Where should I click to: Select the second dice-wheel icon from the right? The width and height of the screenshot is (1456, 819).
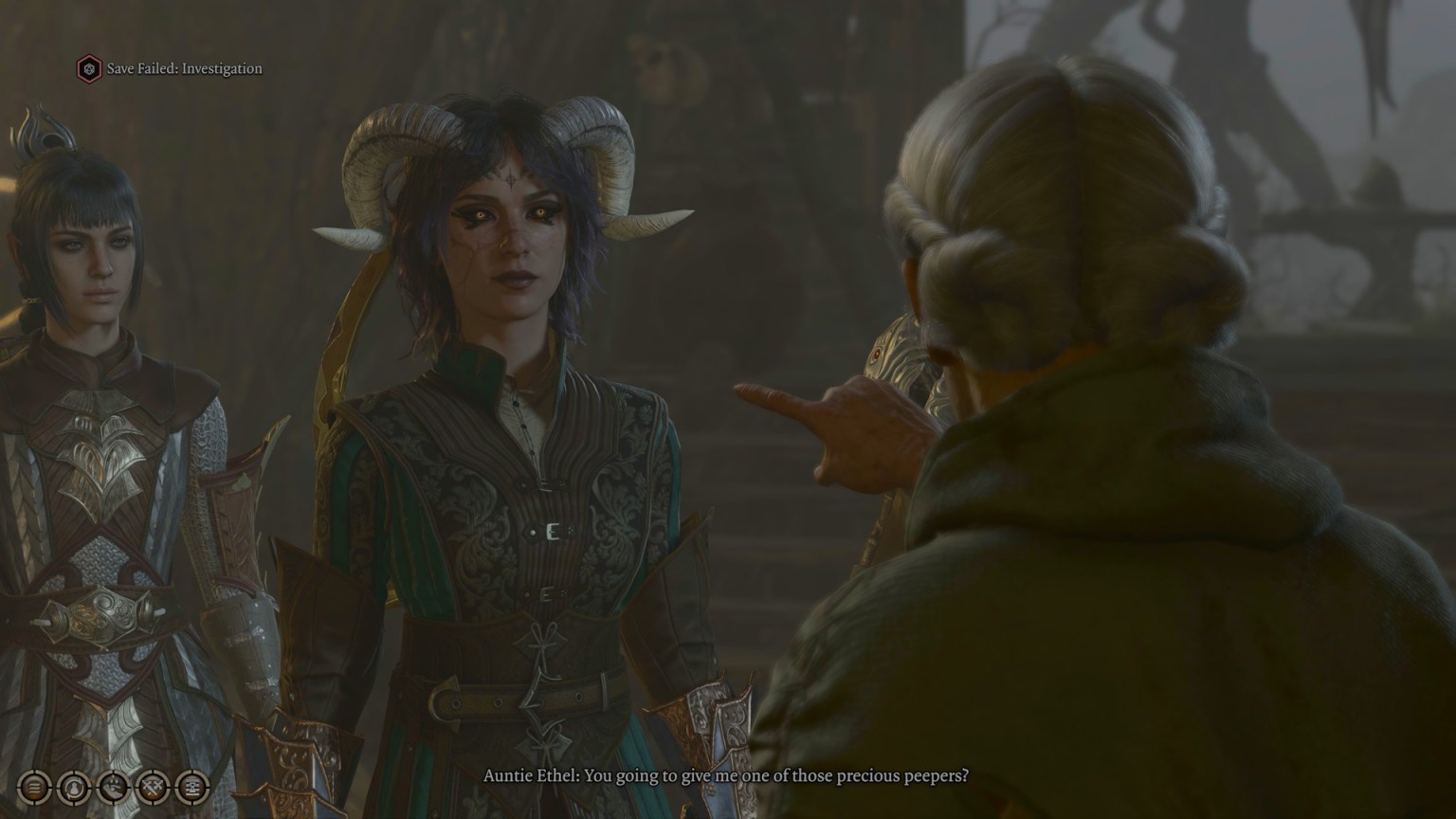tap(154, 787)
